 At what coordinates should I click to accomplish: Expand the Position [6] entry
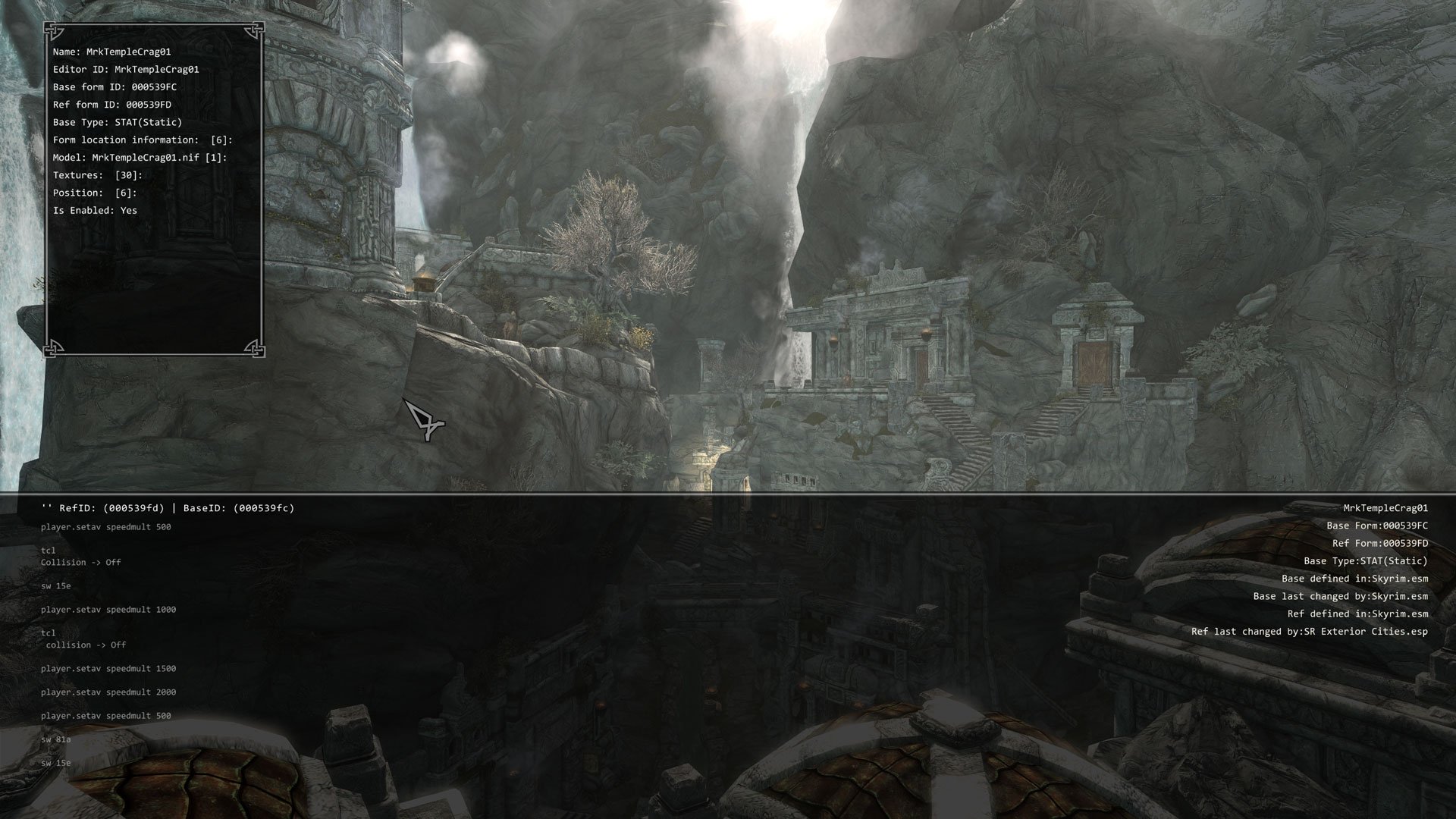pos(95,193)
